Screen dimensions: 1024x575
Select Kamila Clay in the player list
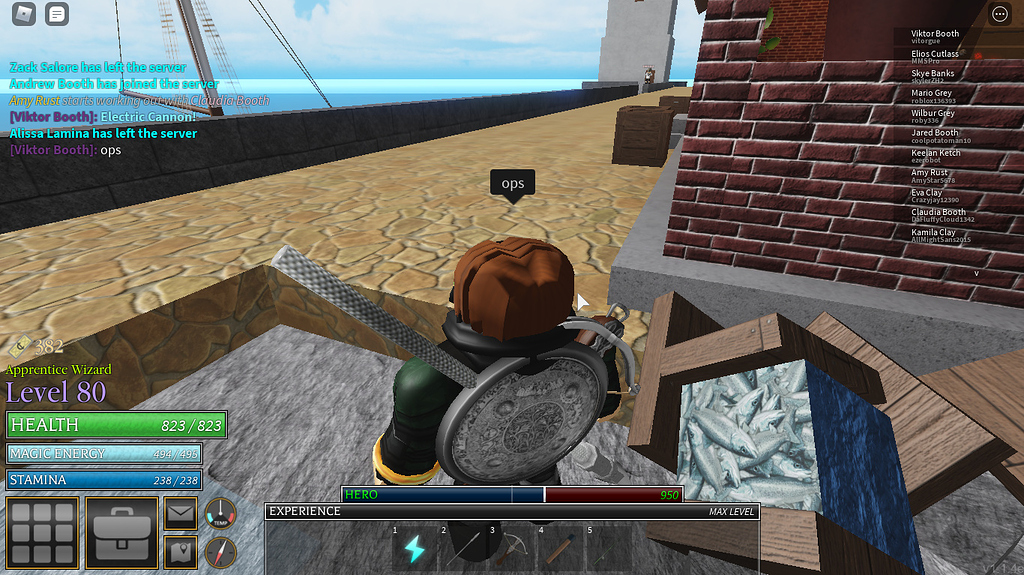click(933, 236)
